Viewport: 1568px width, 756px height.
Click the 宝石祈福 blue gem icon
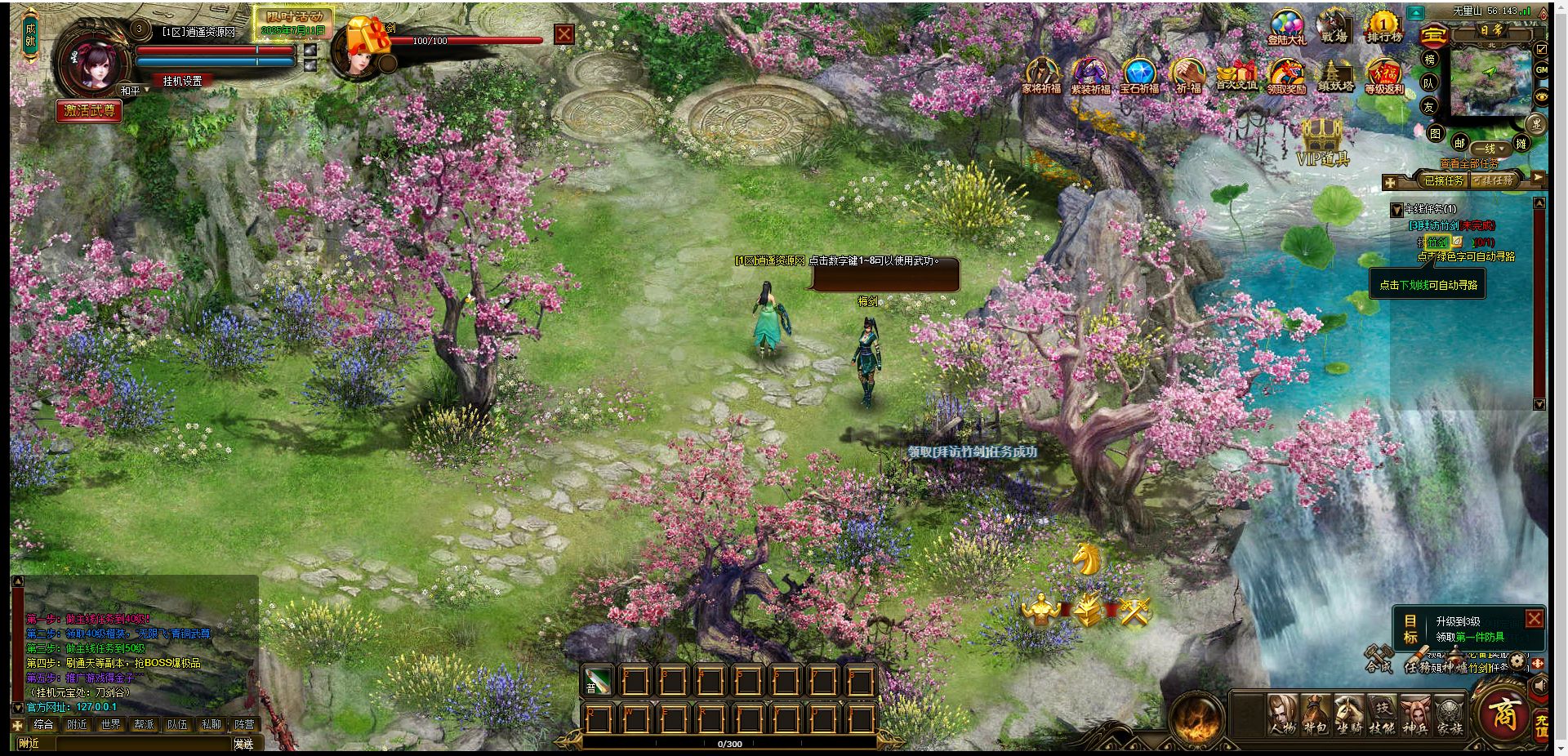coord(1138,76)
